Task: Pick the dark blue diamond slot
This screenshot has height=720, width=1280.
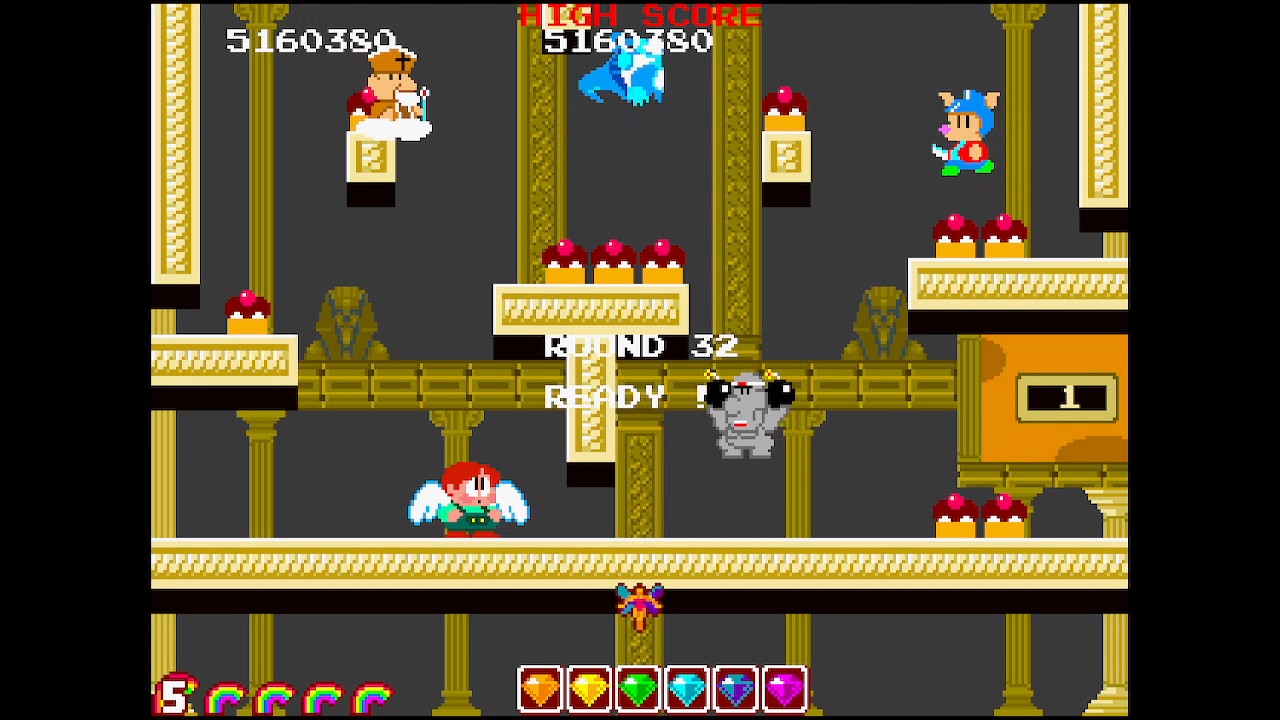Action: [x=736, y=689]
